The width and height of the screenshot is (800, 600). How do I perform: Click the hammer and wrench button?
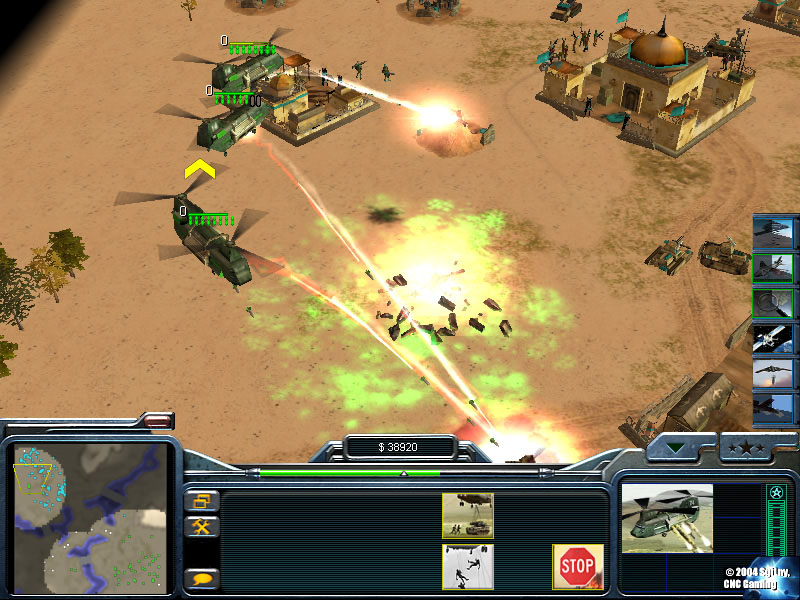[x=201, y=526]
